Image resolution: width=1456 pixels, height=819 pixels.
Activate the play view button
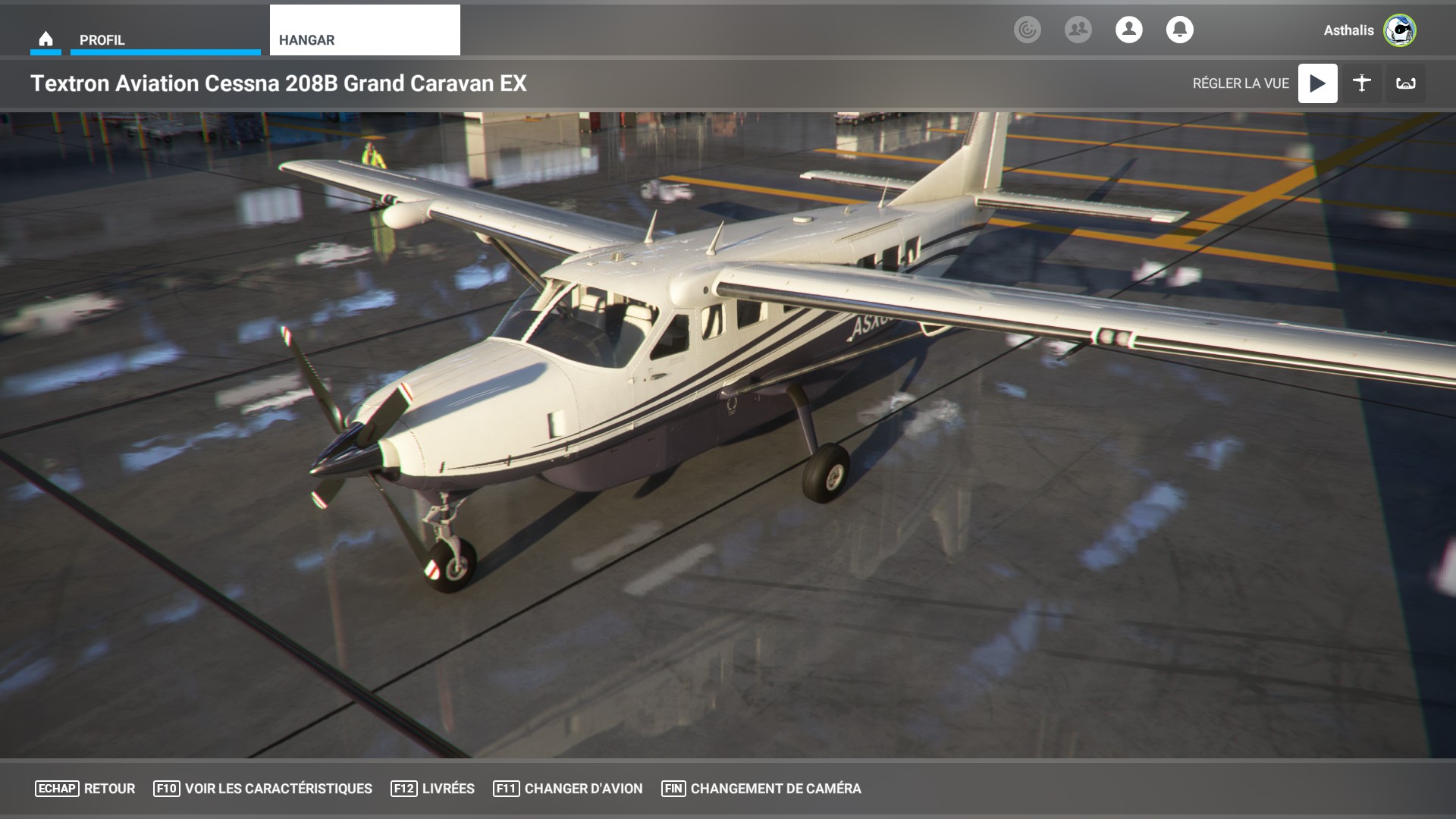click(1317, 83)
